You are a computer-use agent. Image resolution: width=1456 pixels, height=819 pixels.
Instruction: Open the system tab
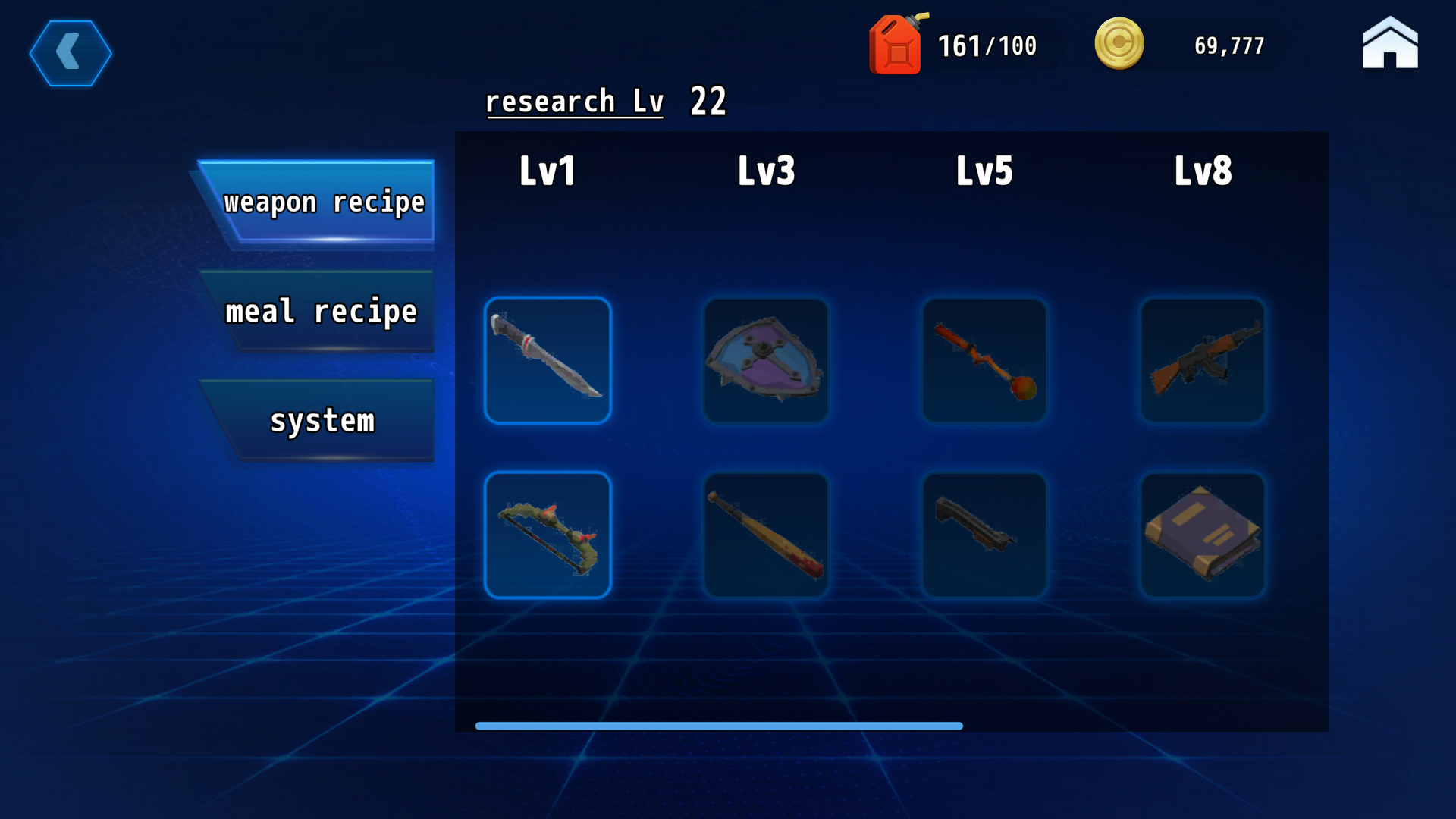(322, 421)
